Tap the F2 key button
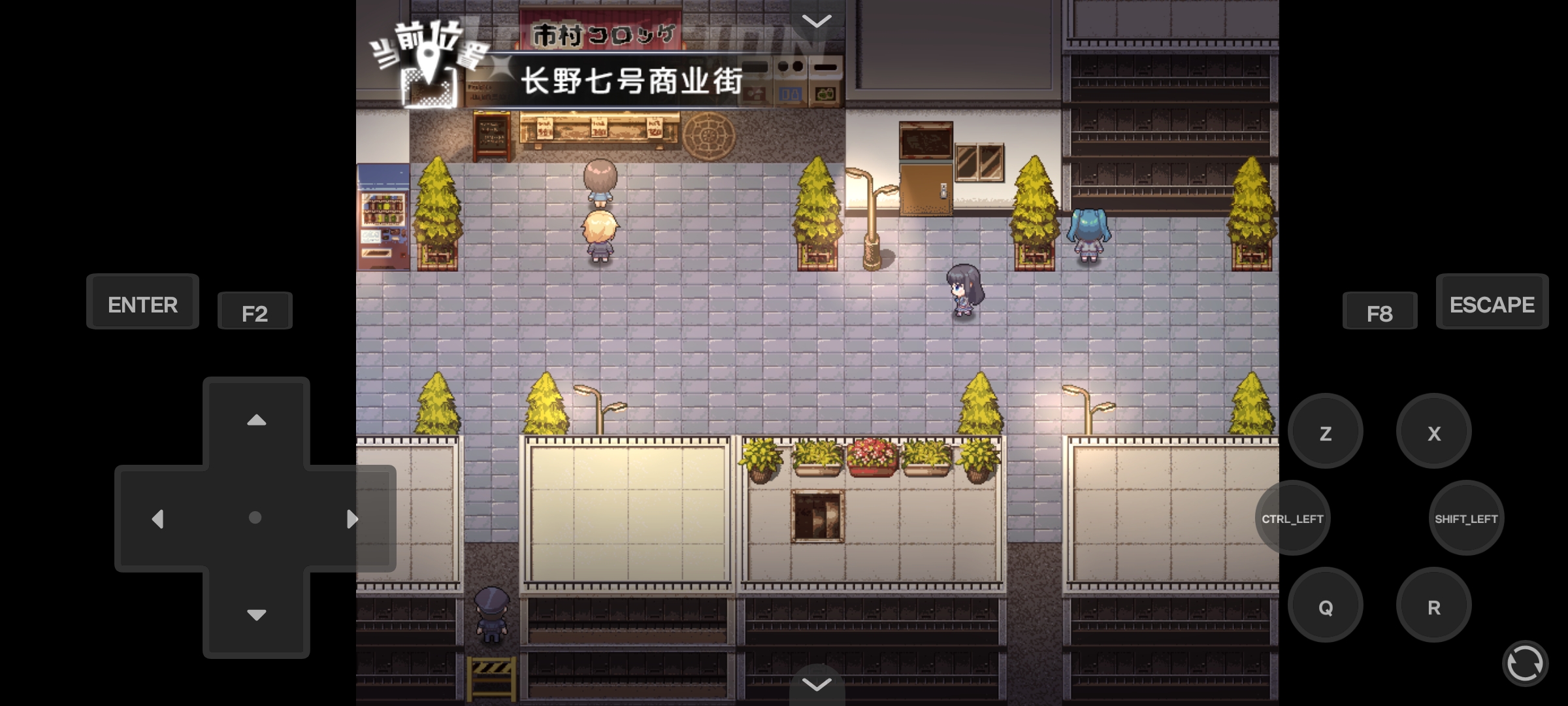This screenshot has height=706, width=1568. 255,311
